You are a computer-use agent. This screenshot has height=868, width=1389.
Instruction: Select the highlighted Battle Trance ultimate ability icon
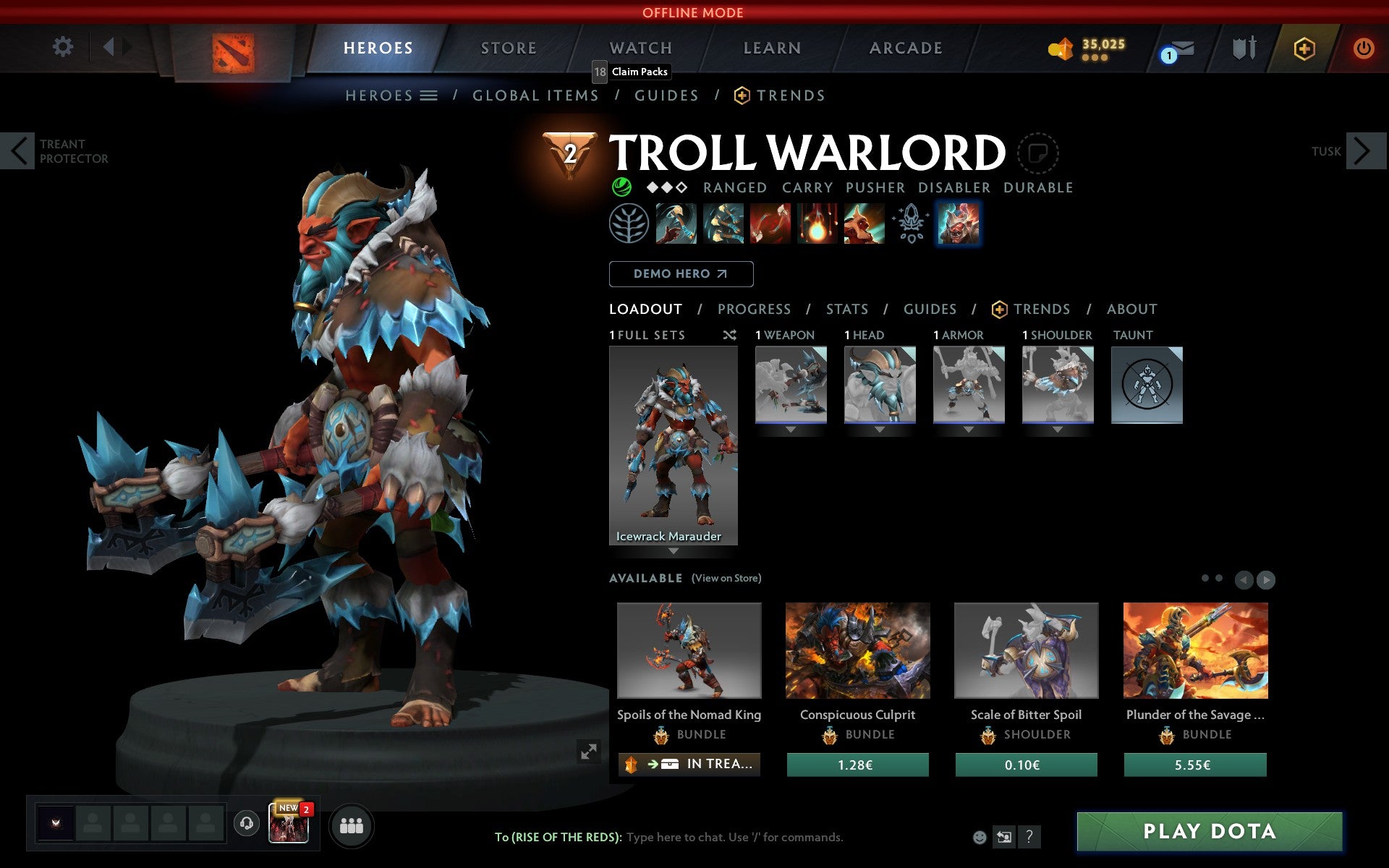(x=958, y=224)
